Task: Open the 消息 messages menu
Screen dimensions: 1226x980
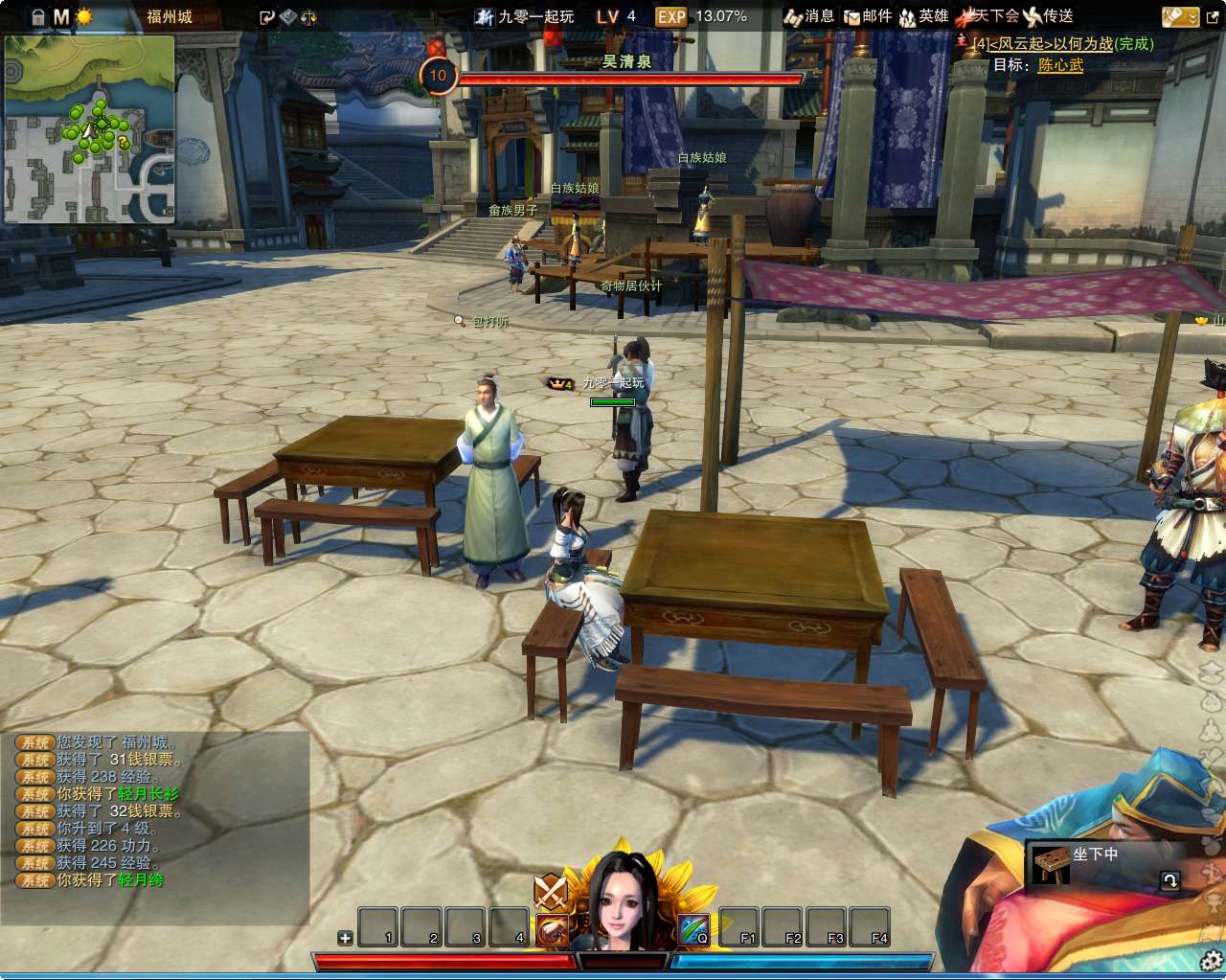Action: (x=809, y=16)
